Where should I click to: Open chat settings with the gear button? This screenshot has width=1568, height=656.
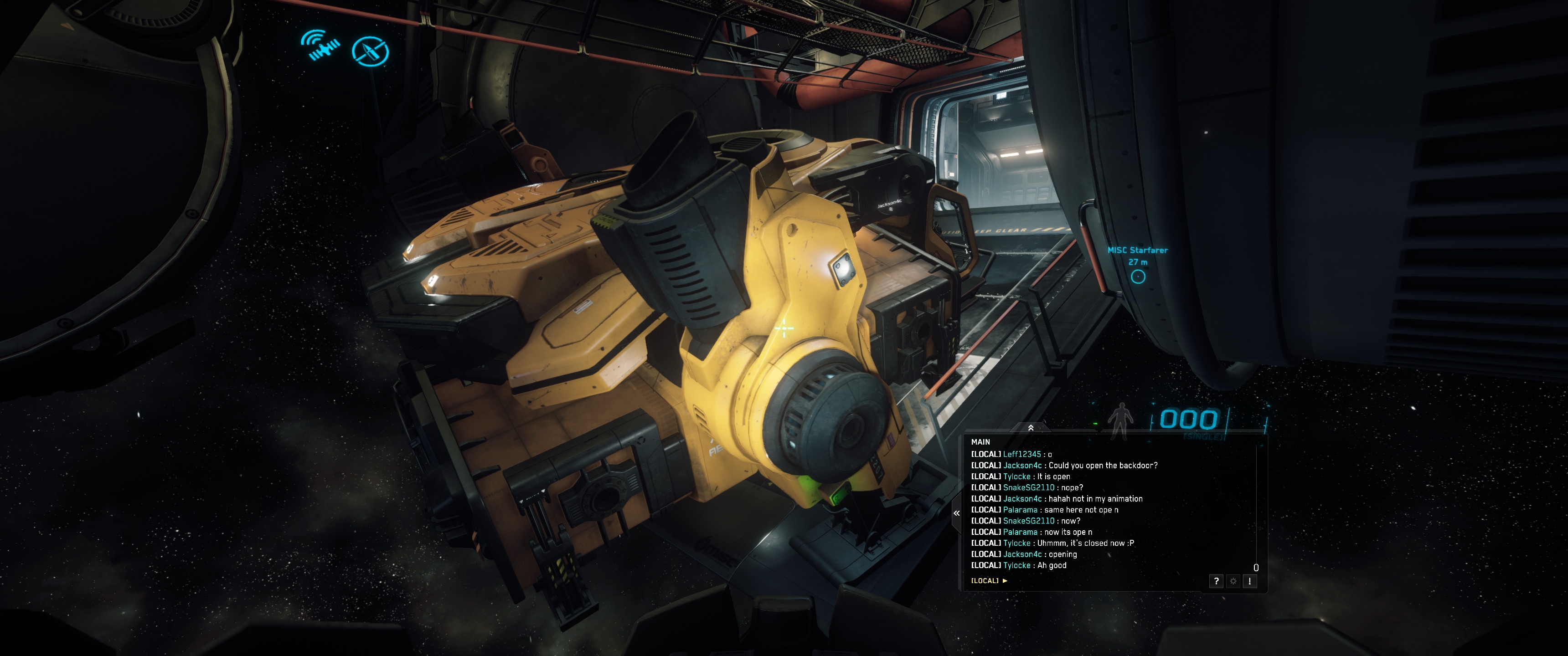point(1233,581)
